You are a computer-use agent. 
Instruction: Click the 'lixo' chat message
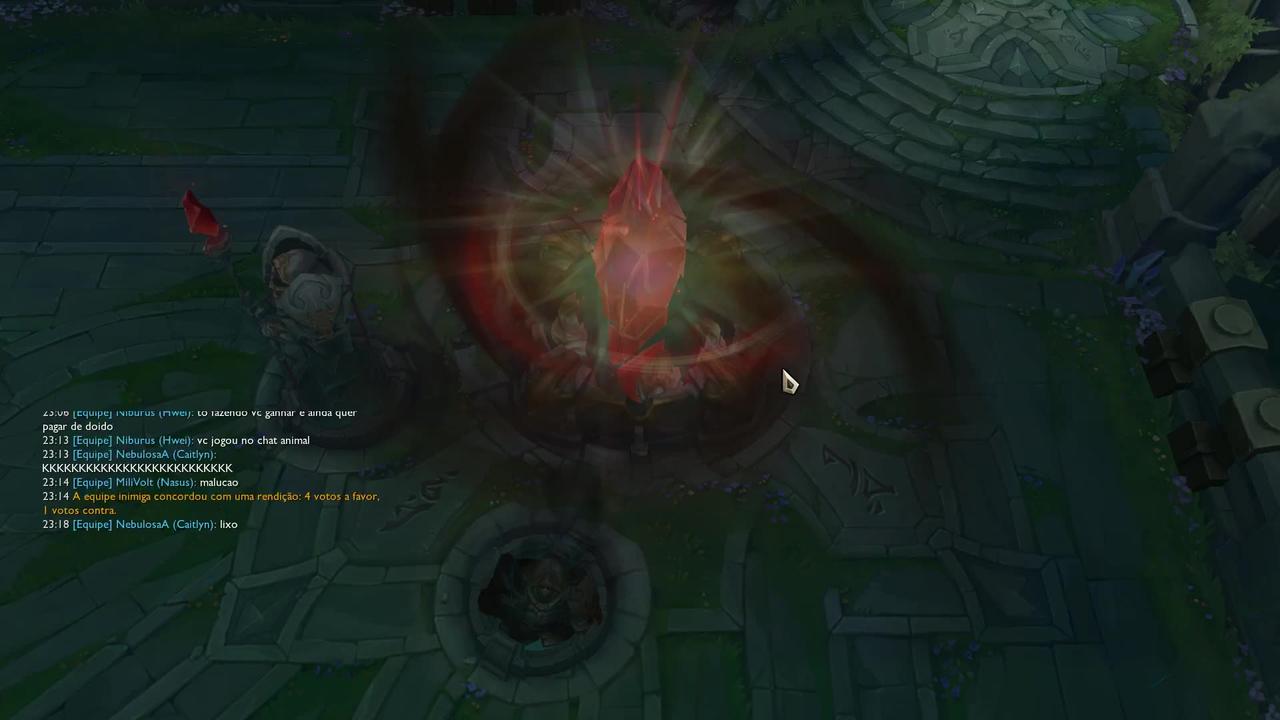click(x=228, y=524)
